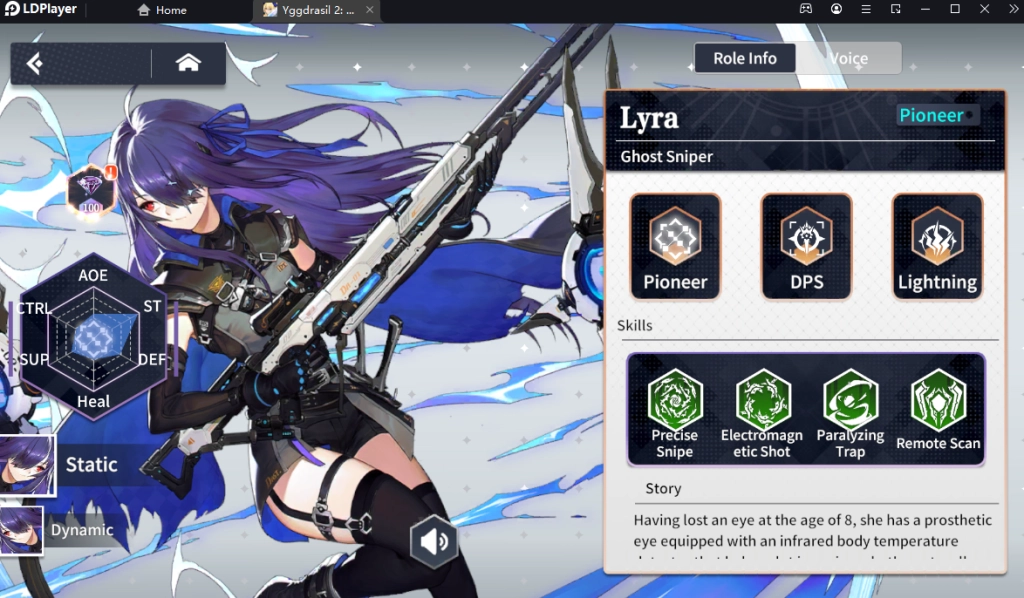Tap the purple gem badge icon
The width and height of the screenshot is (1024, 598).
tap(91, 190)
